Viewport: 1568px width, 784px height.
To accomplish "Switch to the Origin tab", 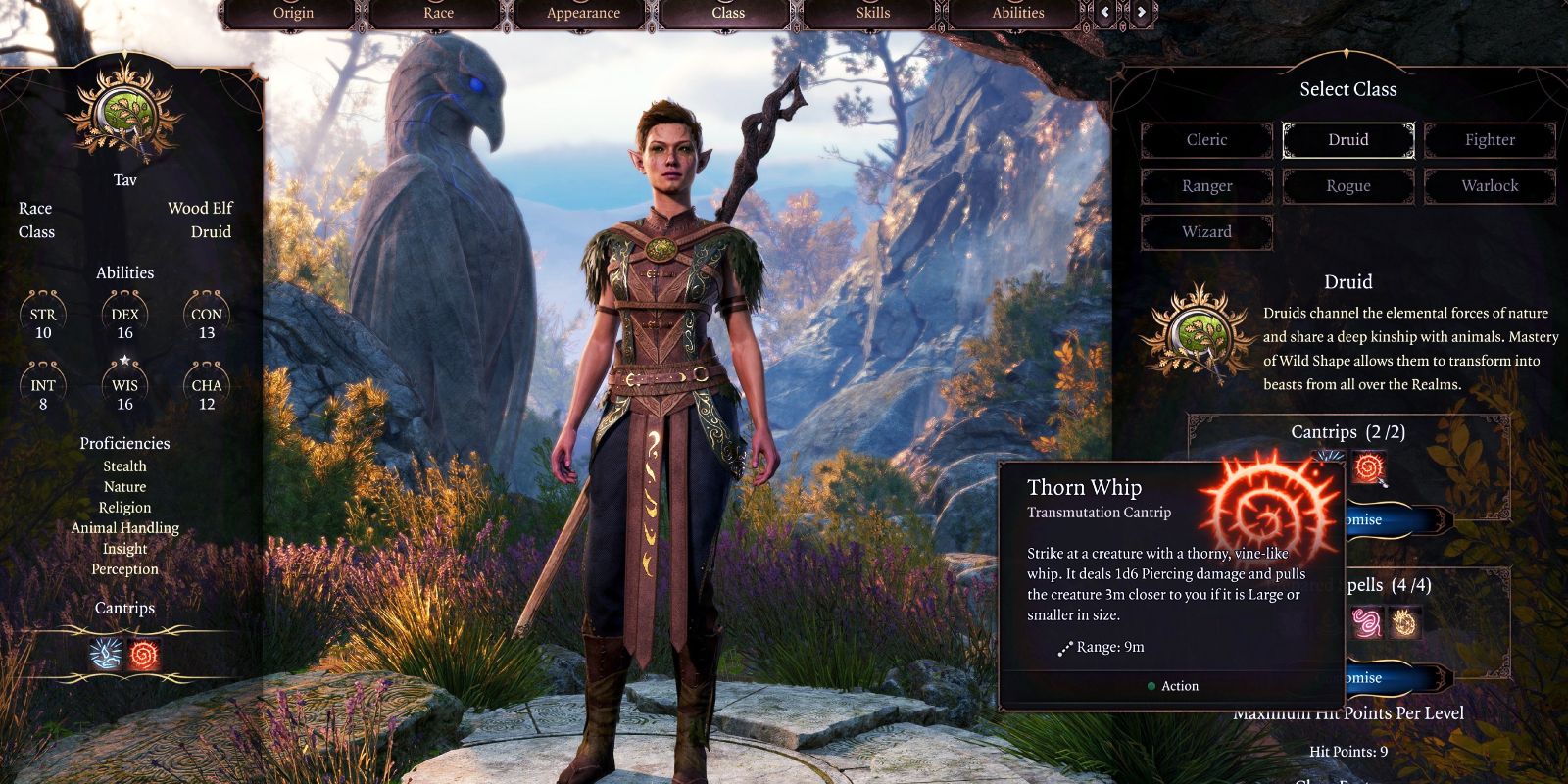I will (293, 13).
